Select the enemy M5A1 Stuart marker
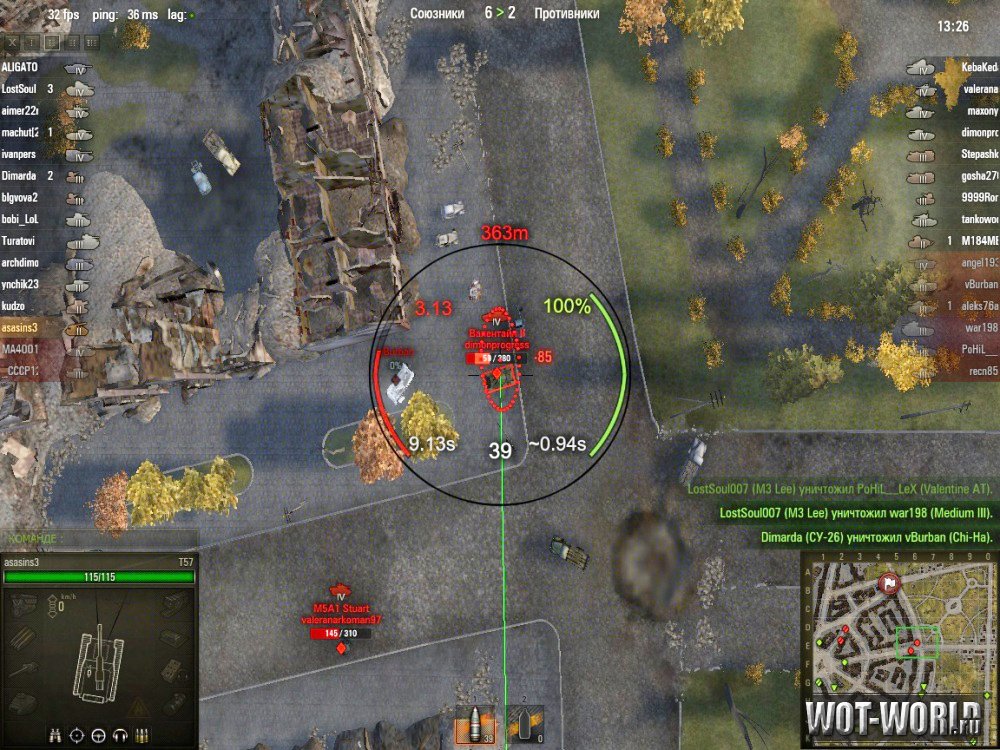The width and height of the screenshot is (1000, 750). click(342, 620)
